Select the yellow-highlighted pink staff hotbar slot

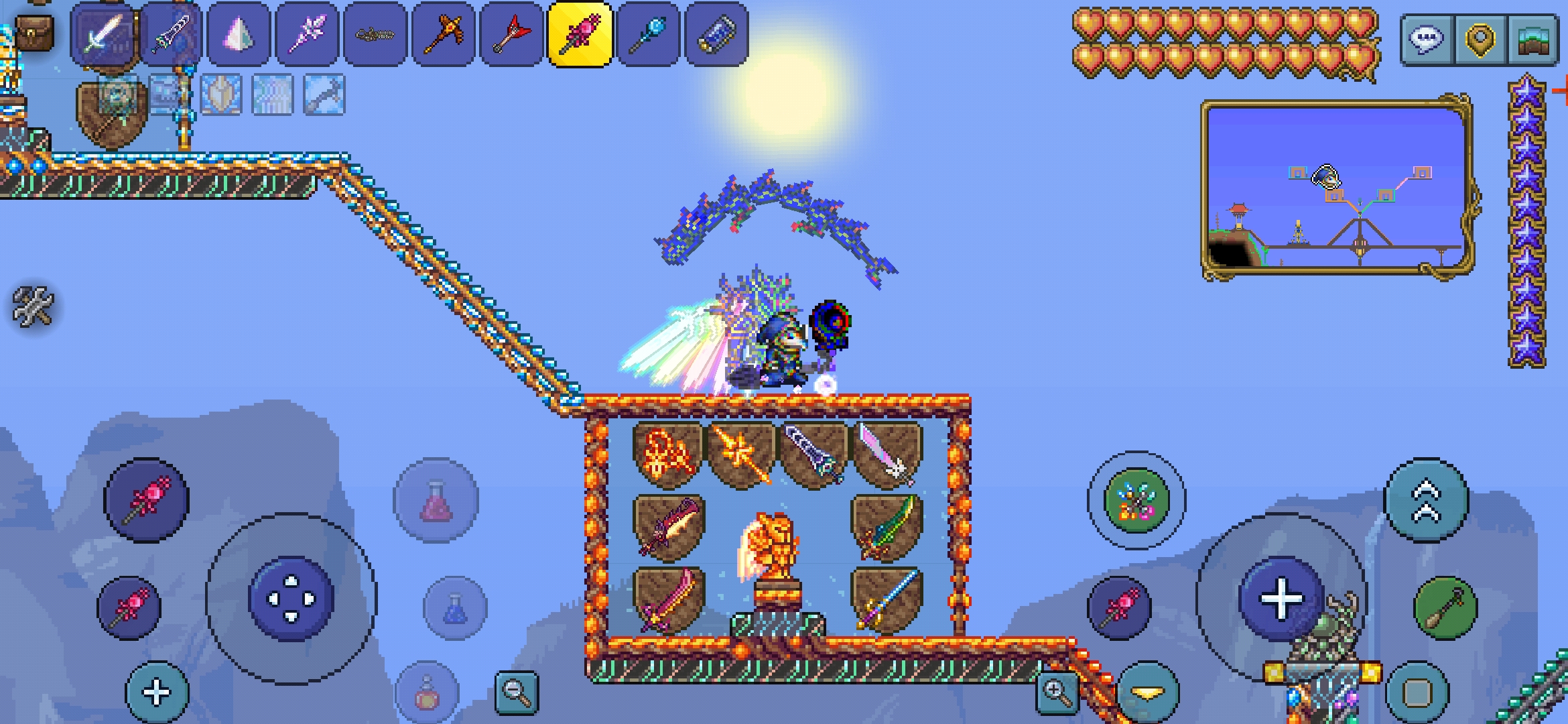pos(580,34)
